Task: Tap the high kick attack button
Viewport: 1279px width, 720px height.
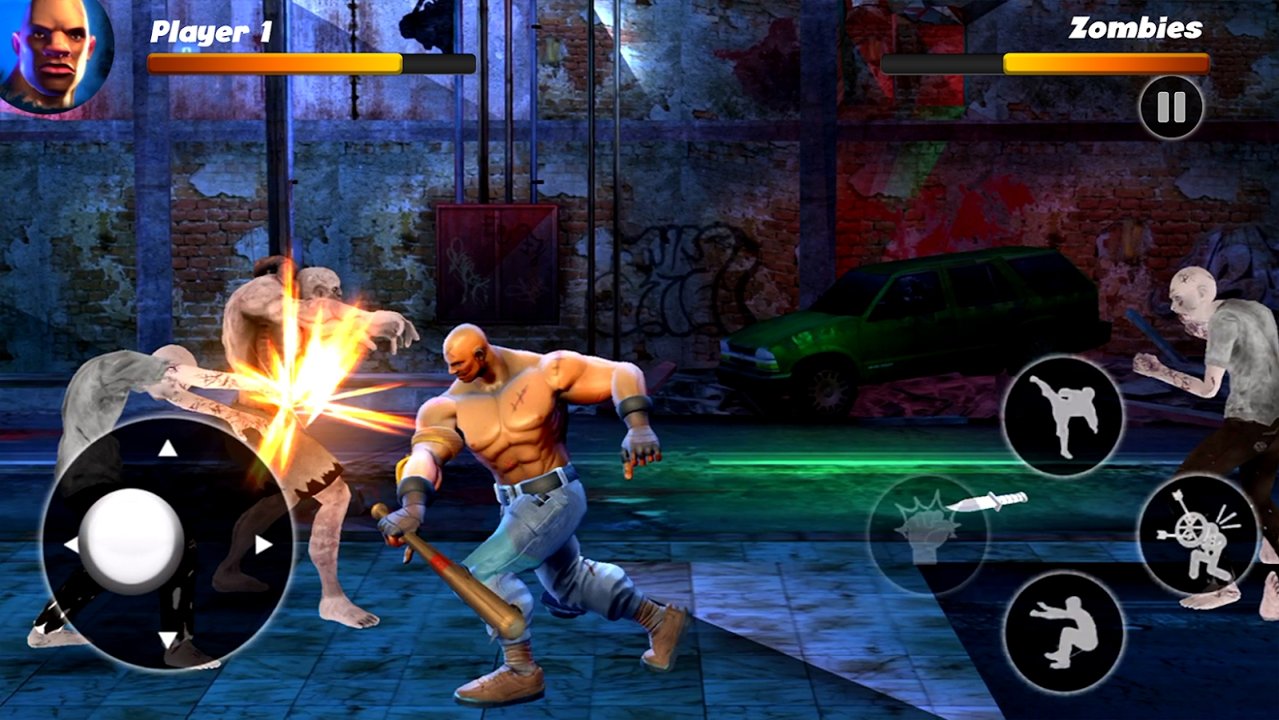Action: click(1063, 416)
